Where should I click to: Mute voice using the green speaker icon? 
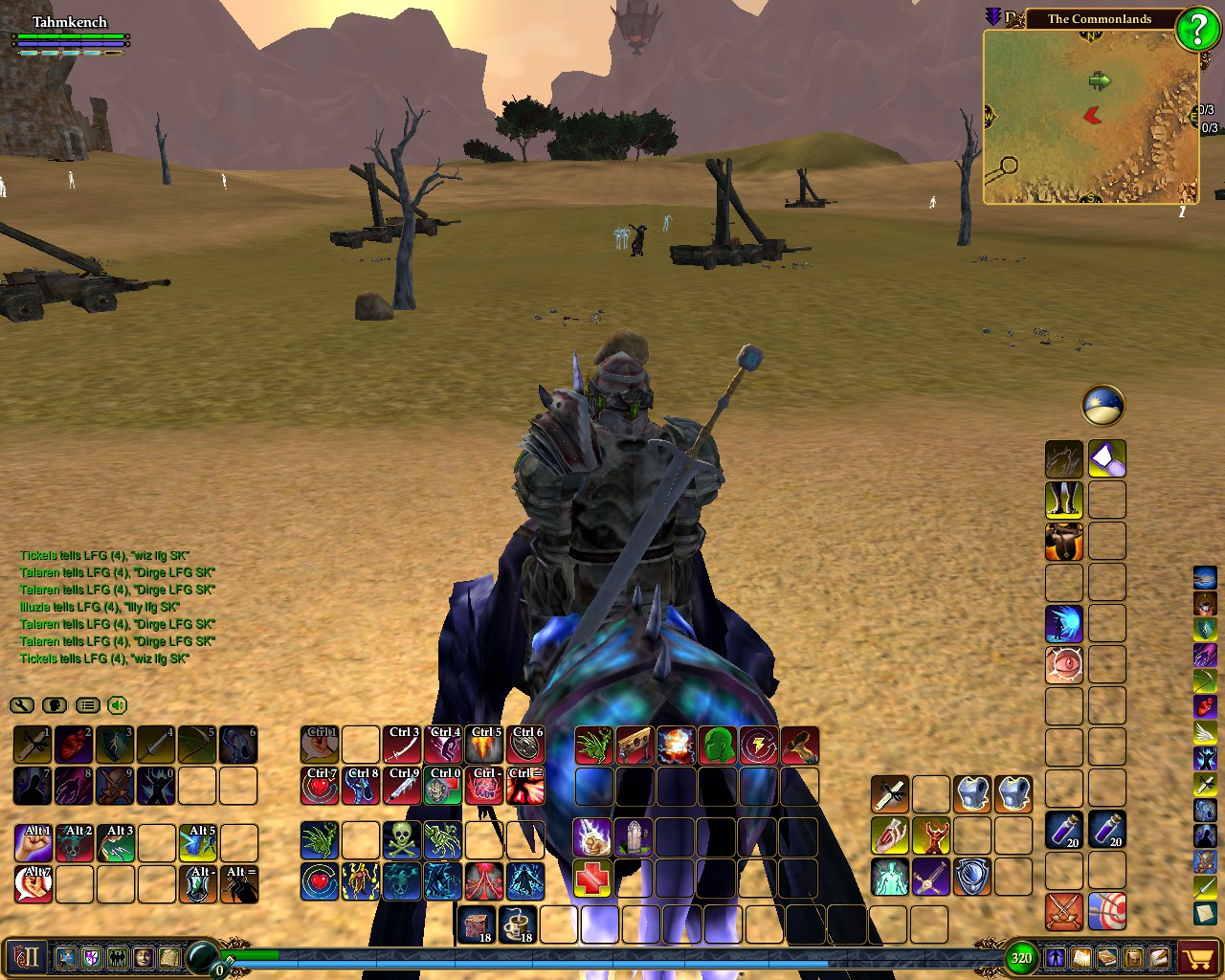point(119,705)
